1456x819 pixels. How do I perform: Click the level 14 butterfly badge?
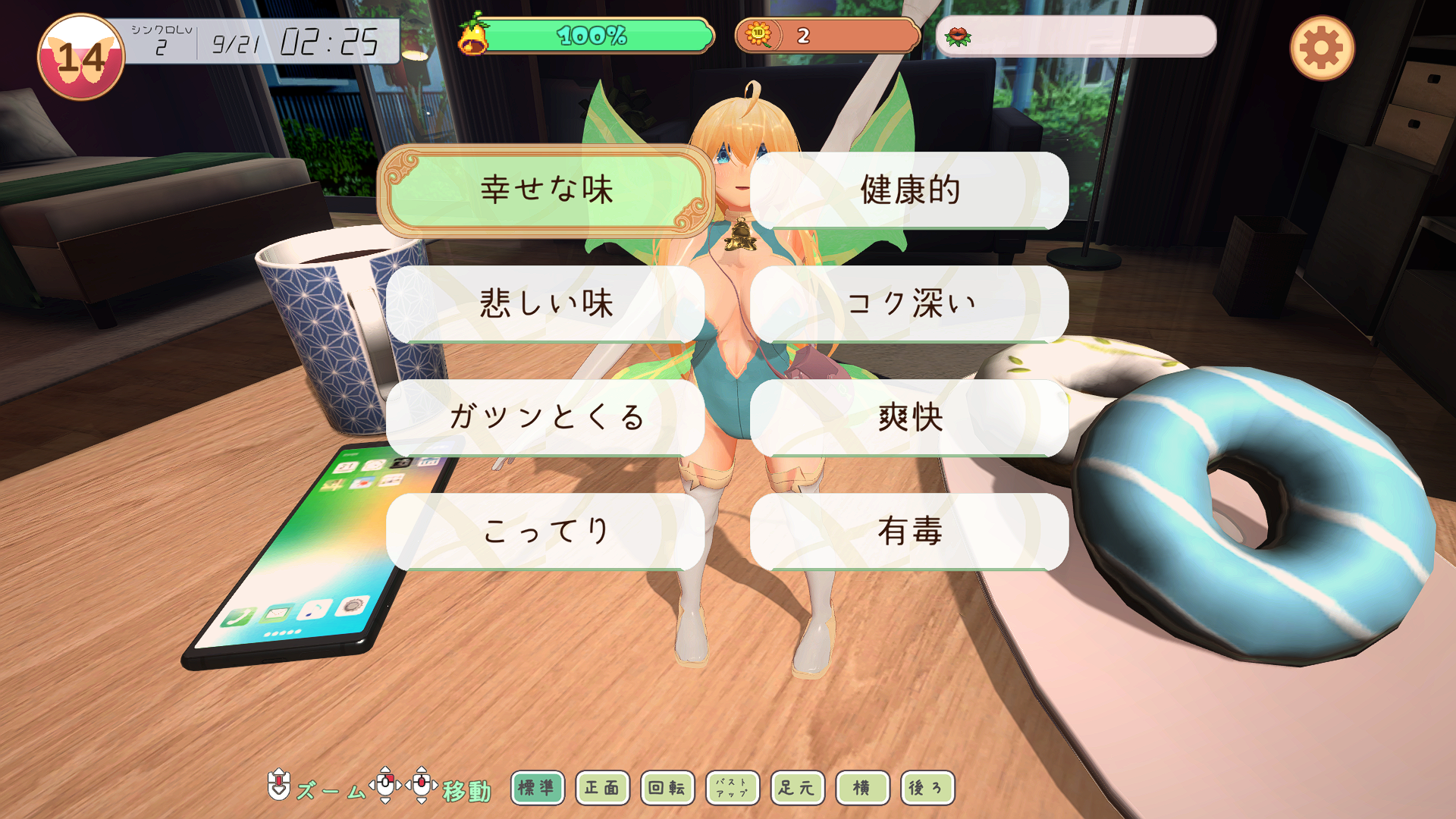pos(81,58)
